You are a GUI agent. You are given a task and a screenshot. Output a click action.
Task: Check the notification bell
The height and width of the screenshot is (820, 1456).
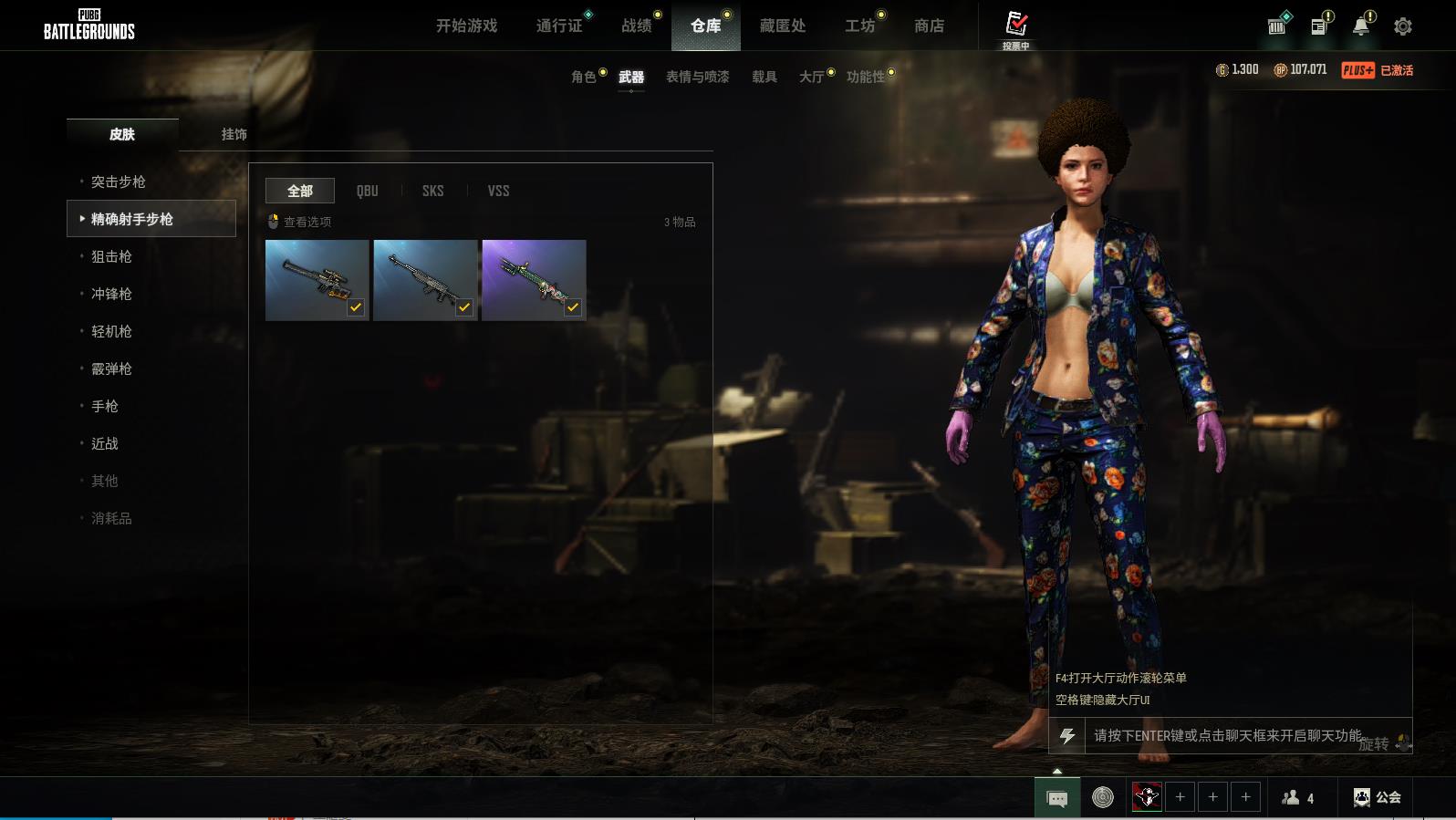tap(1360, 26)
